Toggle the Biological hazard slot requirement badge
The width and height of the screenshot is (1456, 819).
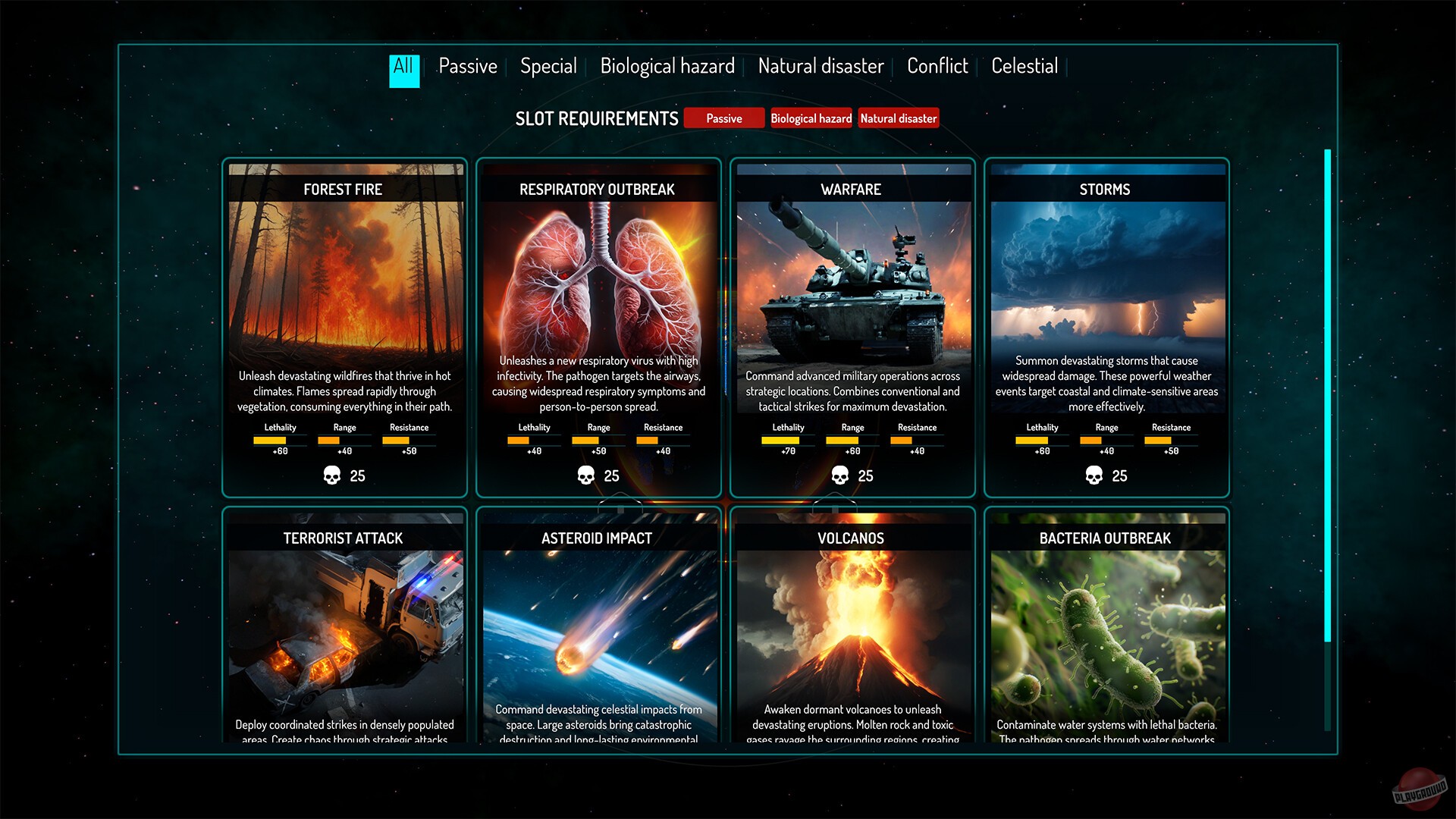click(x=811, y=118)
